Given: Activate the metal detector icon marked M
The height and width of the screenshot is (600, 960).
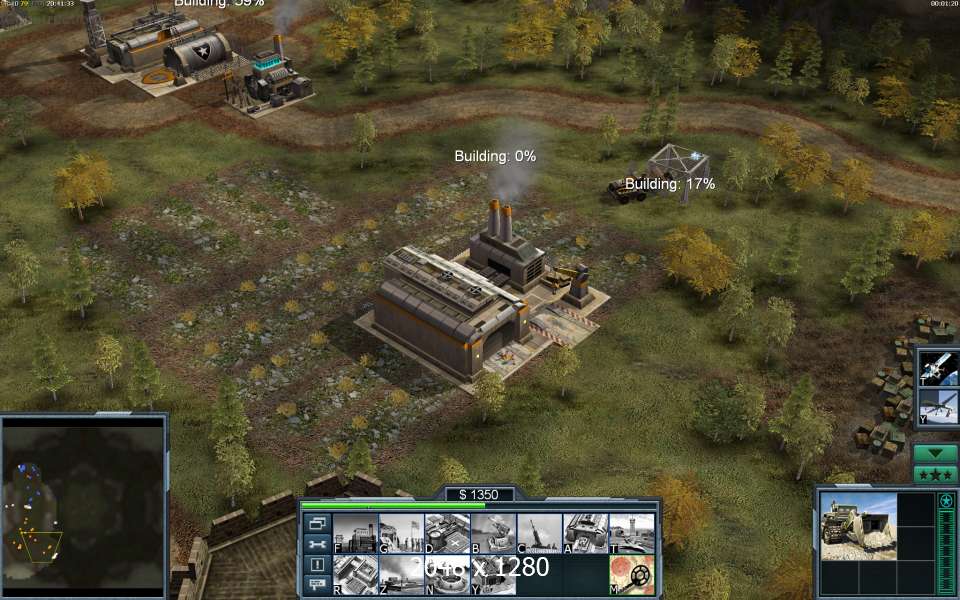Looking at the screenshot, I should click(x=631, y=575).
